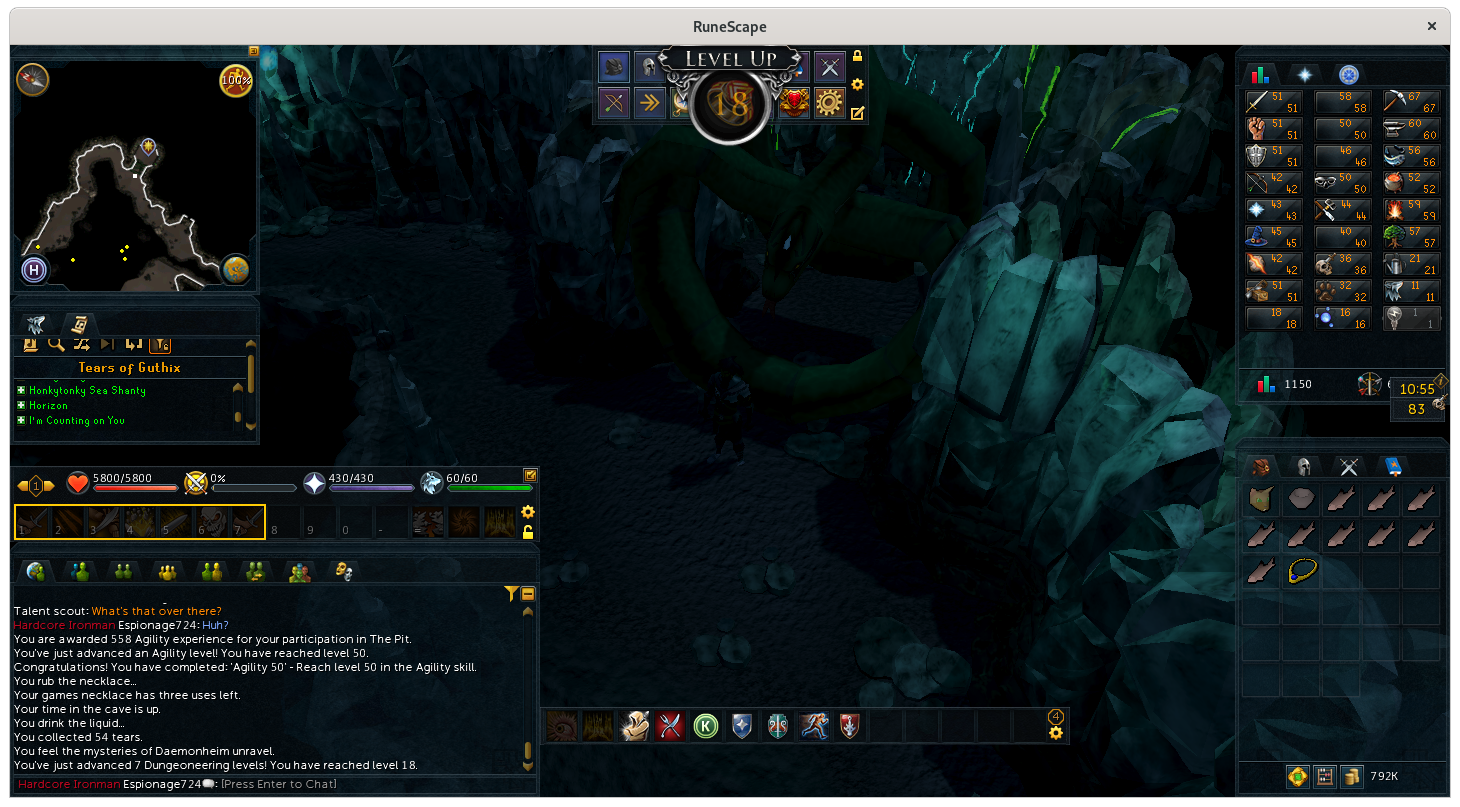The image size is (1460, 807).
Task: Open the gear cog settings ribbon button
Action: pyautogui.click(x=829, y=102)
